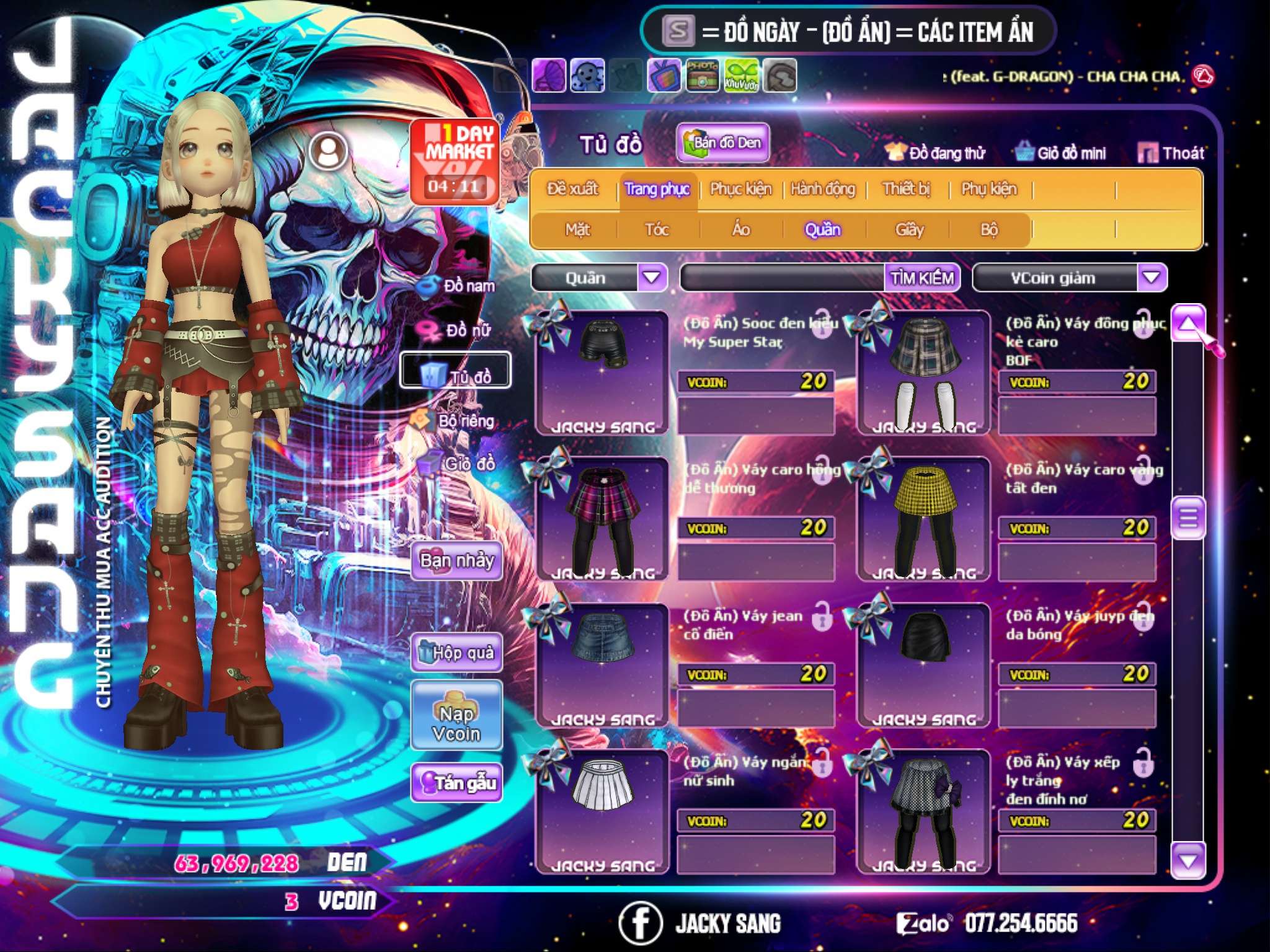
Task: Select the Hành động tab
Action: pyautogui.click(x=823, y=188)
